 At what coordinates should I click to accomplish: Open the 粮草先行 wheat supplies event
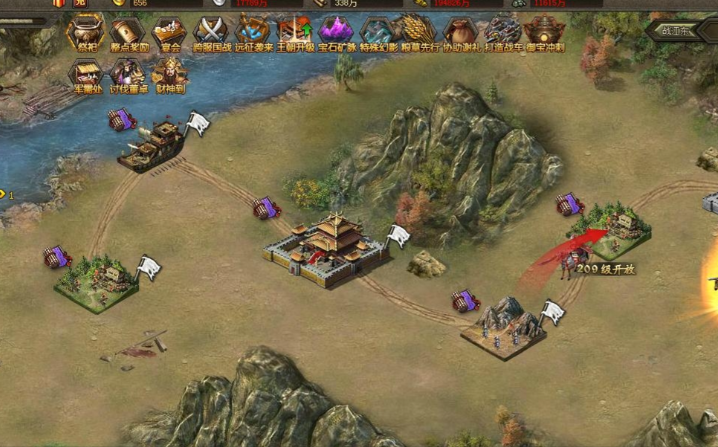(419, 32)
